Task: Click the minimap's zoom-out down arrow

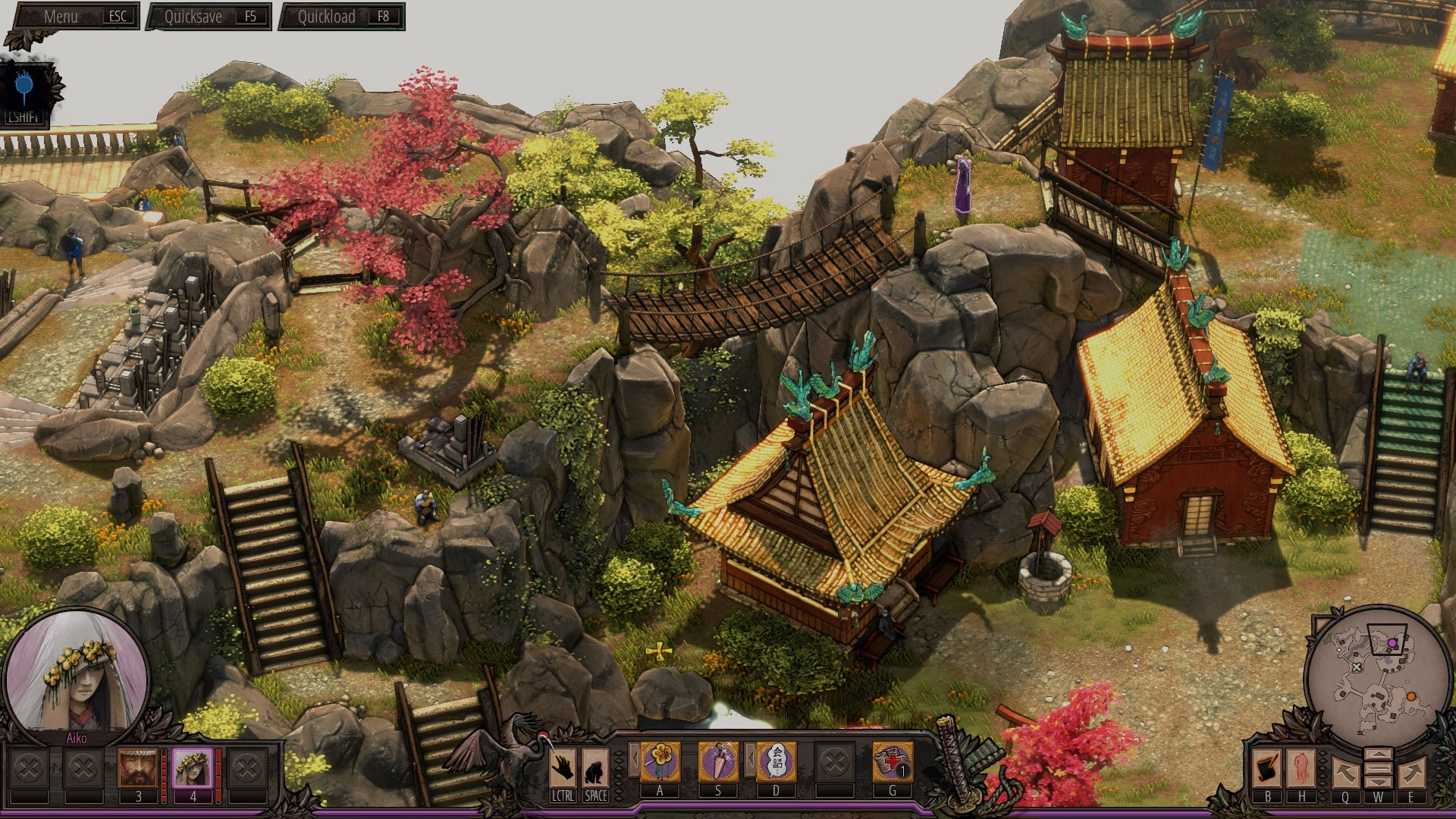Action: coord(1378,781)
